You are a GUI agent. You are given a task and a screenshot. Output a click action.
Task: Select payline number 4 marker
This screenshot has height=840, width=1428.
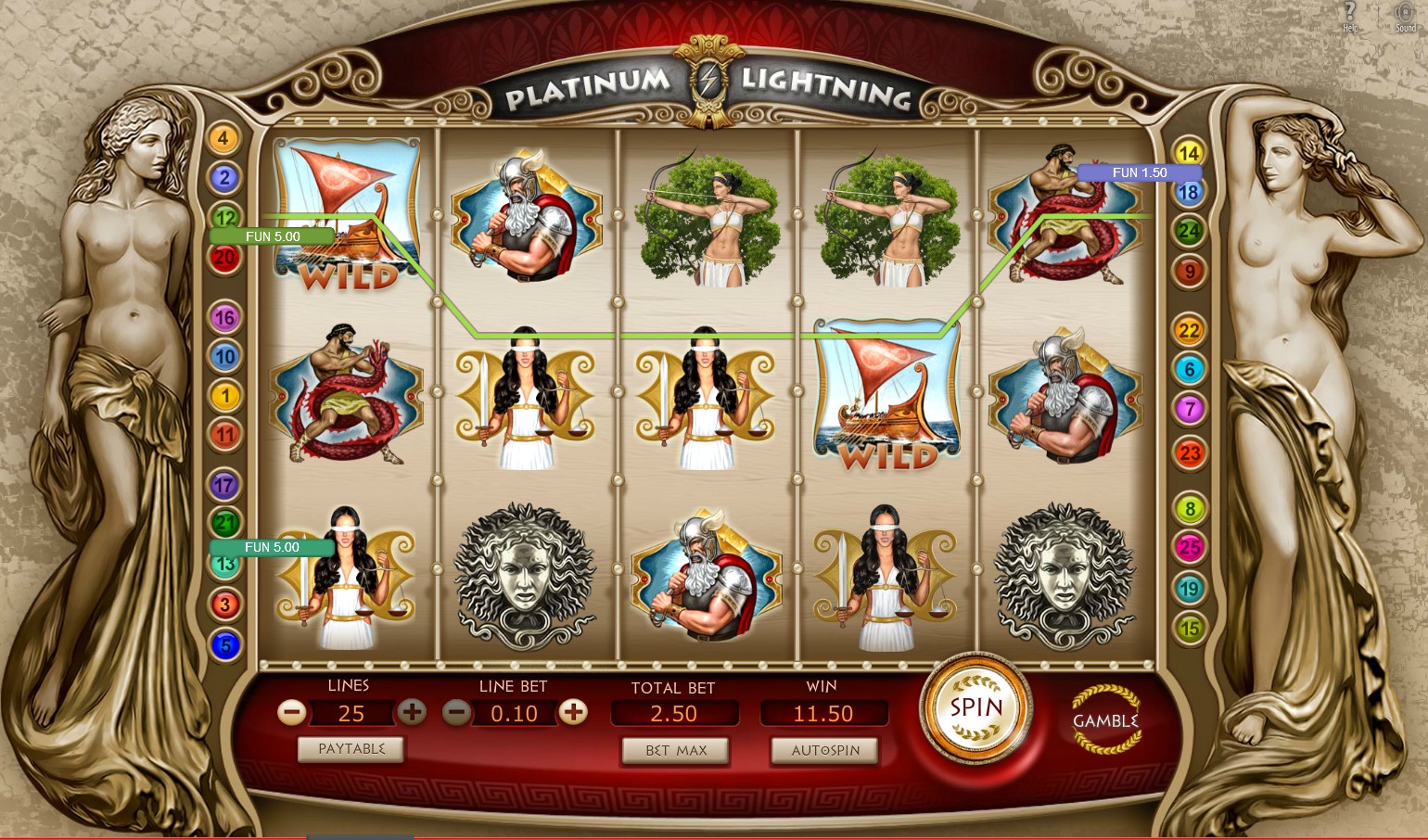point(223,139)
